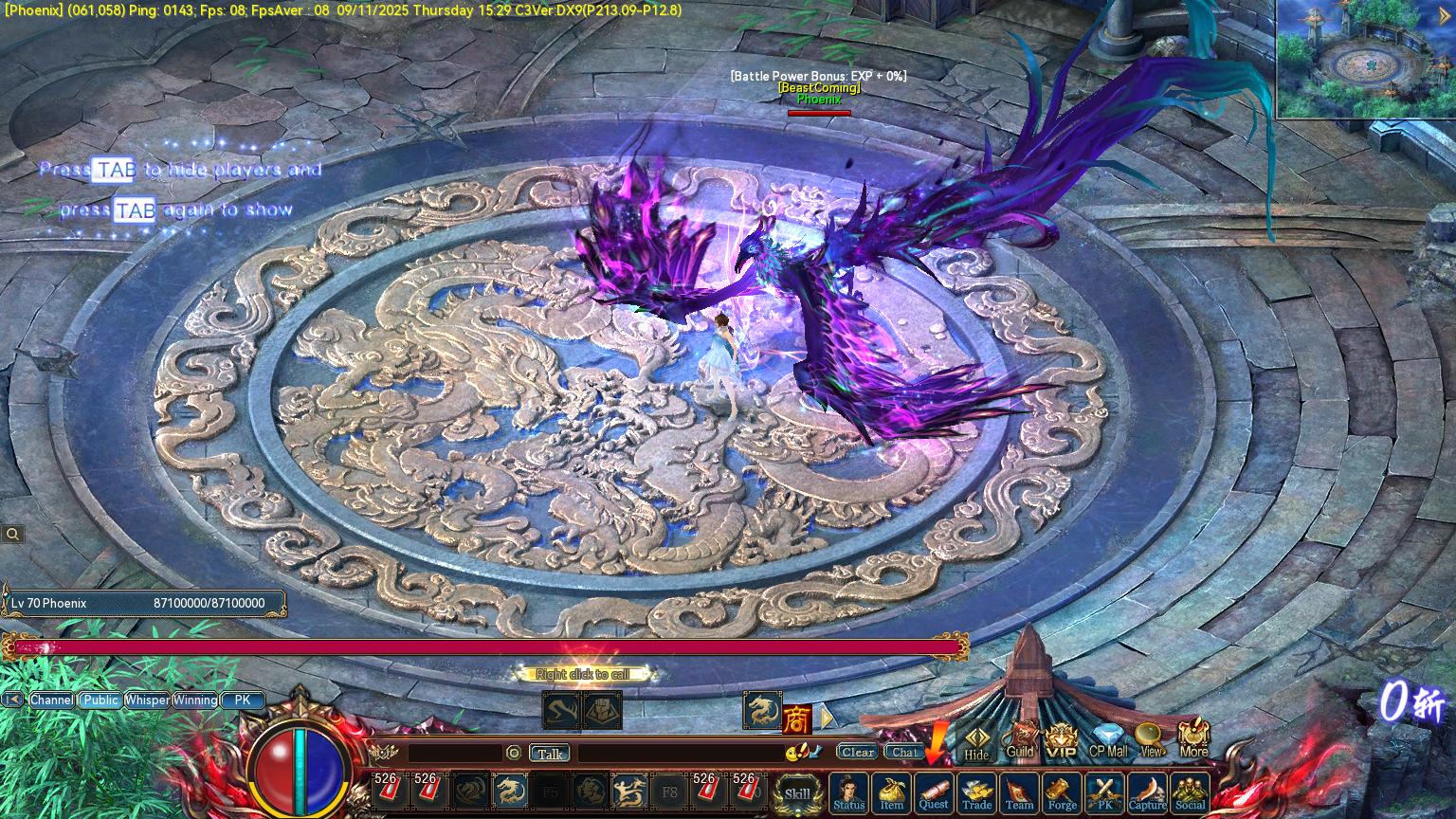Click the minimap in the corner

(x=1365, y=59)
